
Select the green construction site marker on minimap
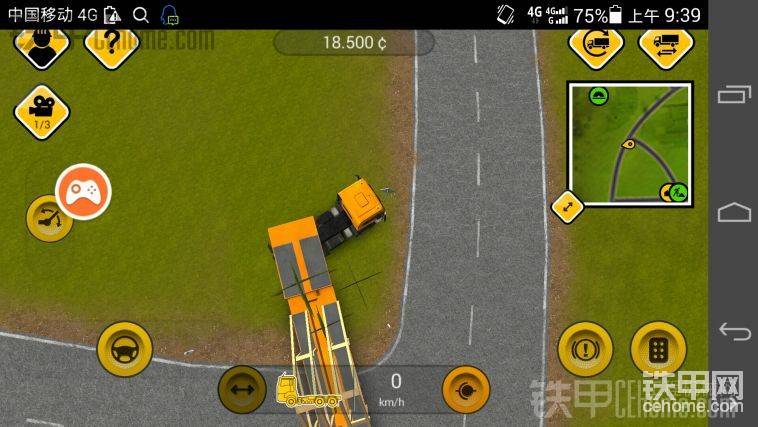click(x=677, y=192)
